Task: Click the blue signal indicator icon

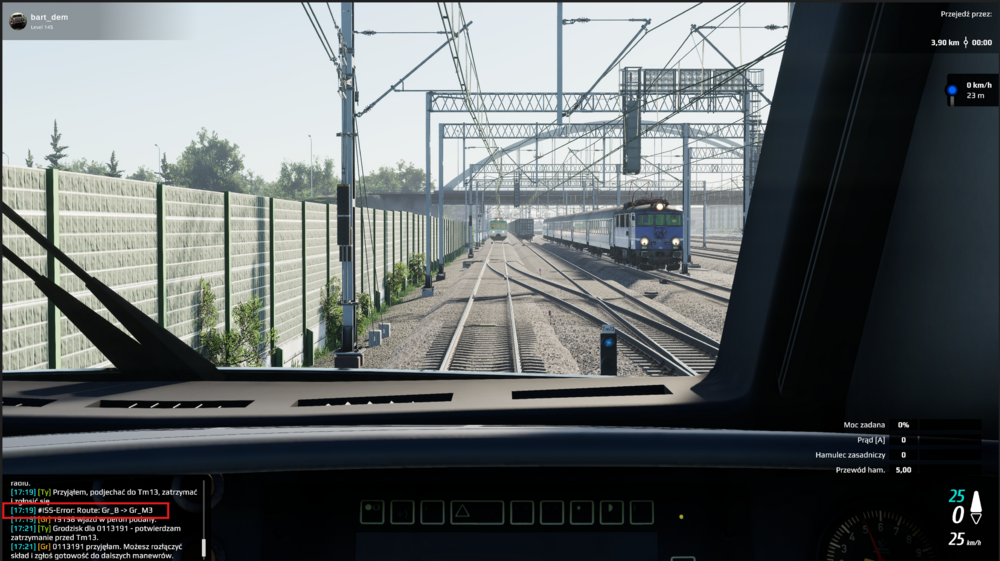Action: tap(952, 90)
